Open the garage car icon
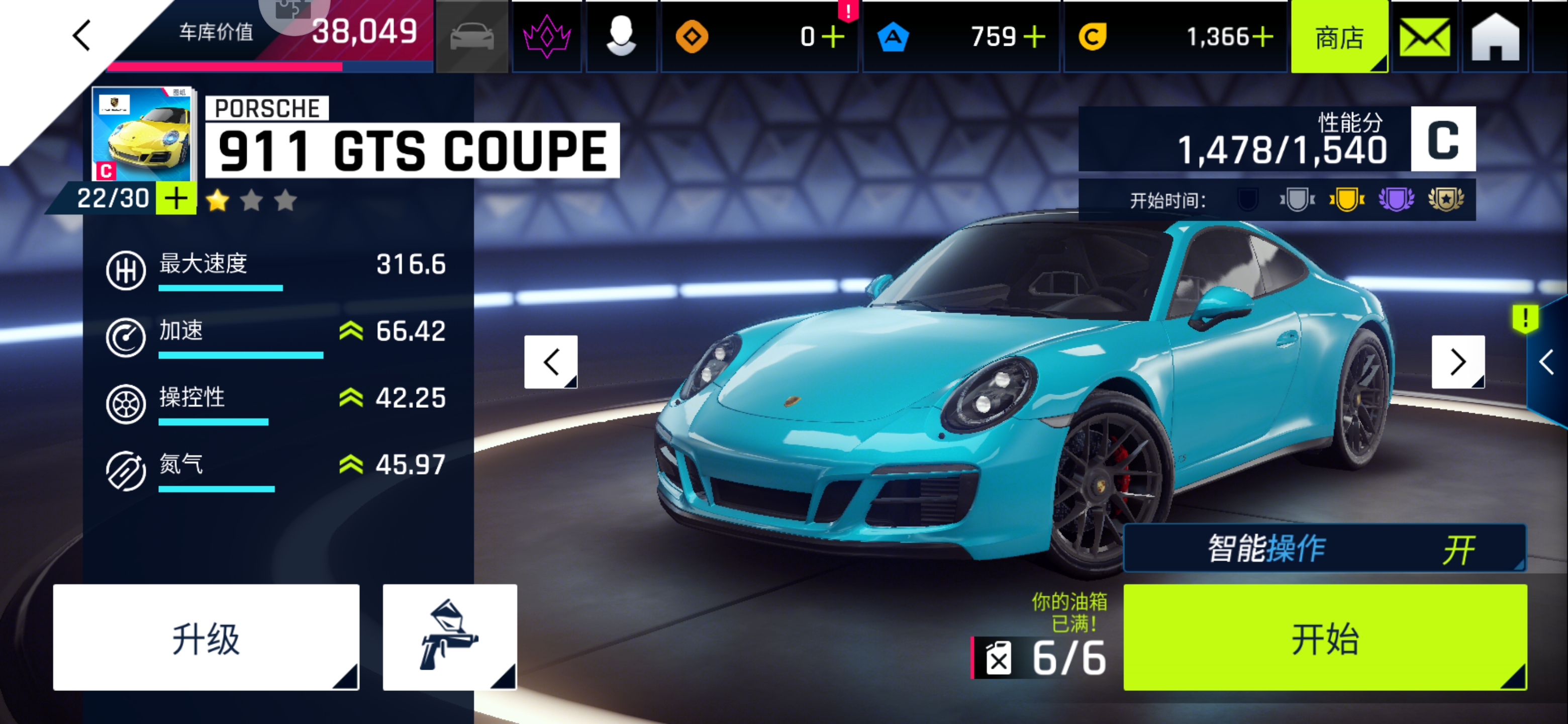 click(472, 37)
